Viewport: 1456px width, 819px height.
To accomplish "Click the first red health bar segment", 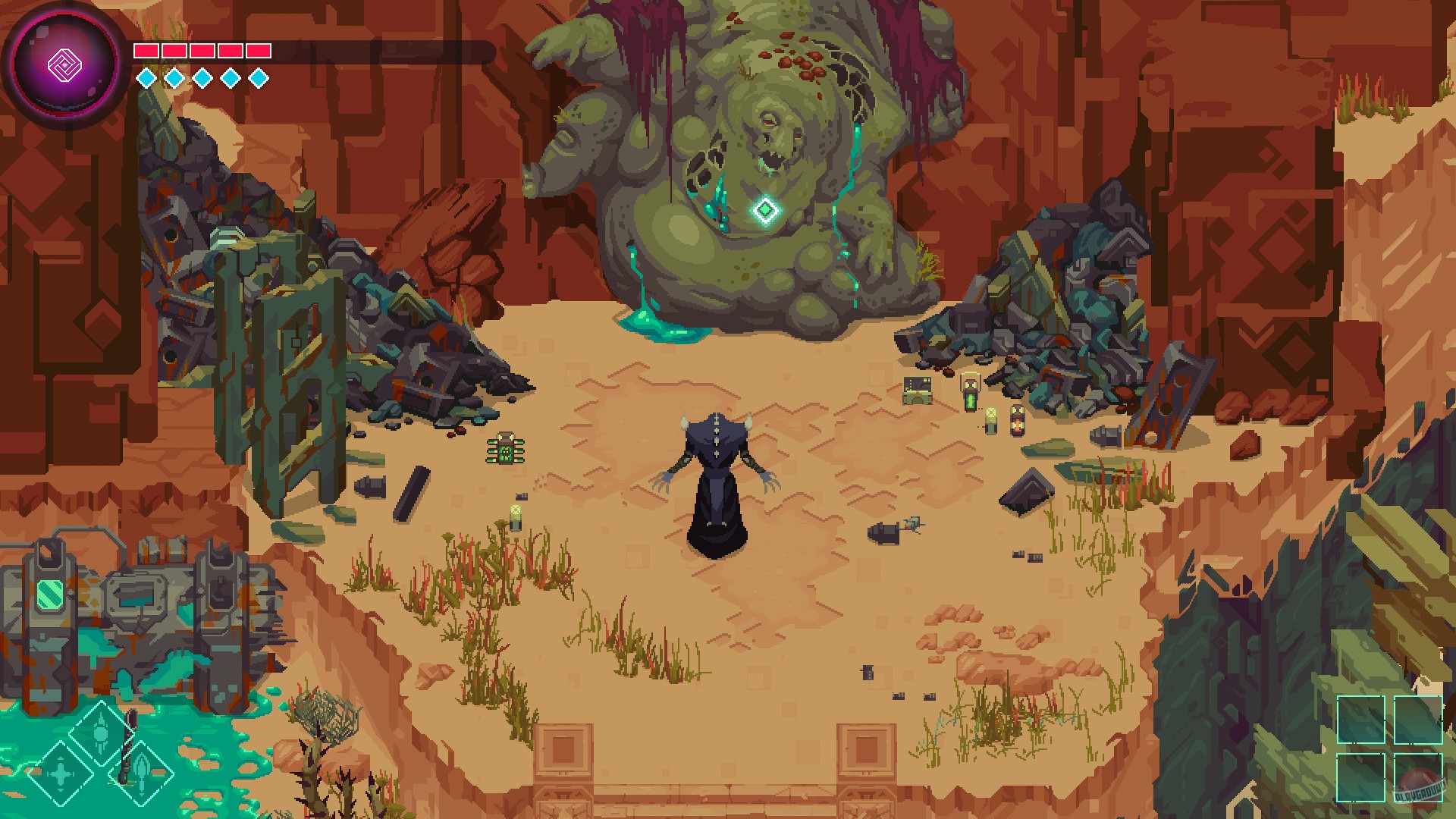I will [x=145, y=52].
